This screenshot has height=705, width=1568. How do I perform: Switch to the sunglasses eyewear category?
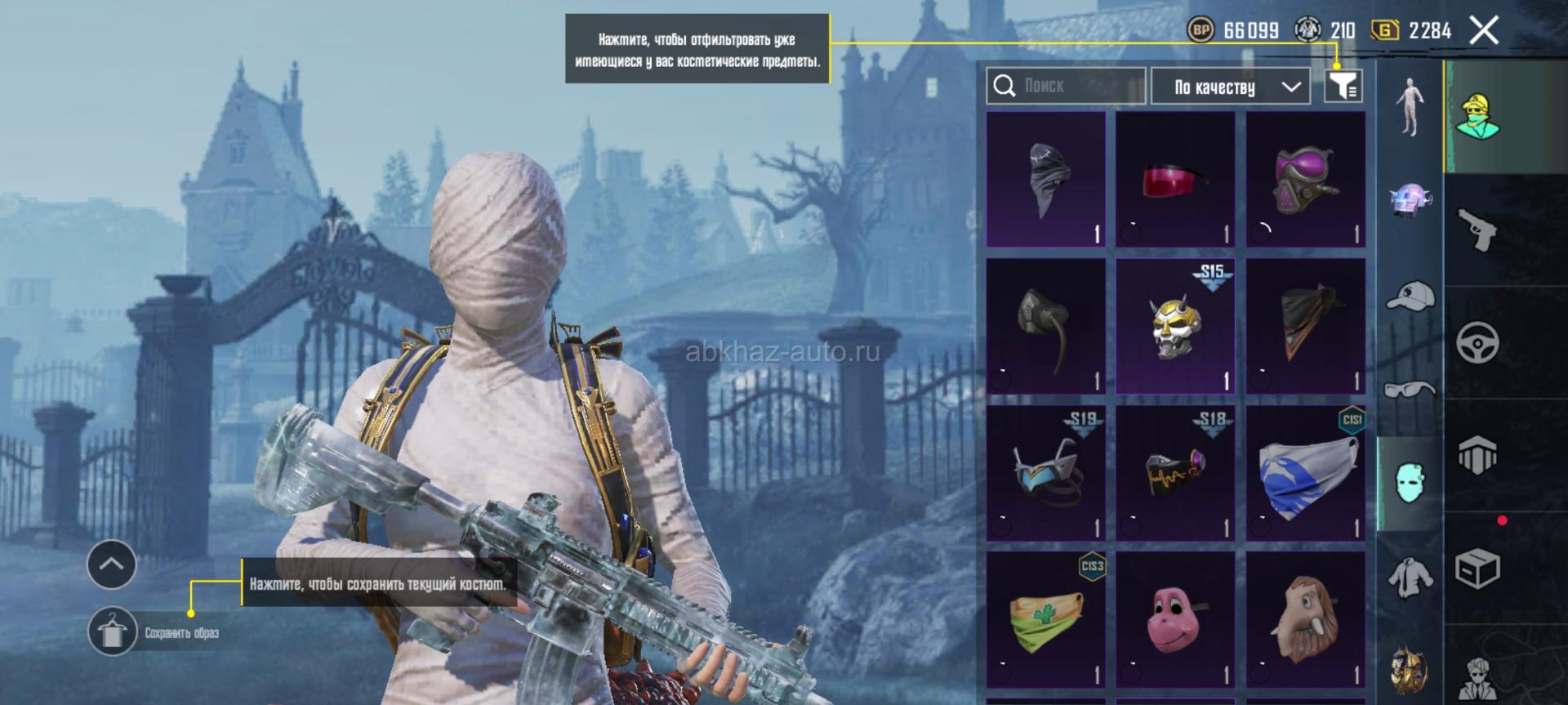pos(1410,389)
